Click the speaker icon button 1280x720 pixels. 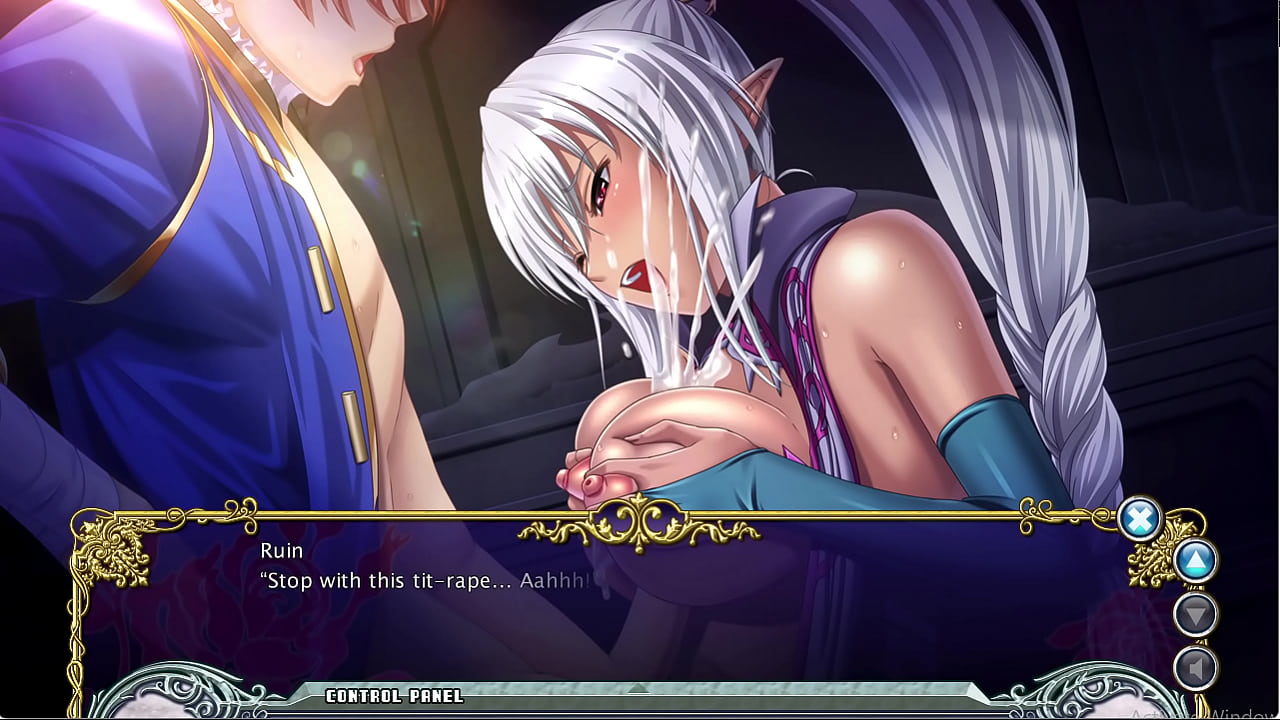coord(1195,667)
